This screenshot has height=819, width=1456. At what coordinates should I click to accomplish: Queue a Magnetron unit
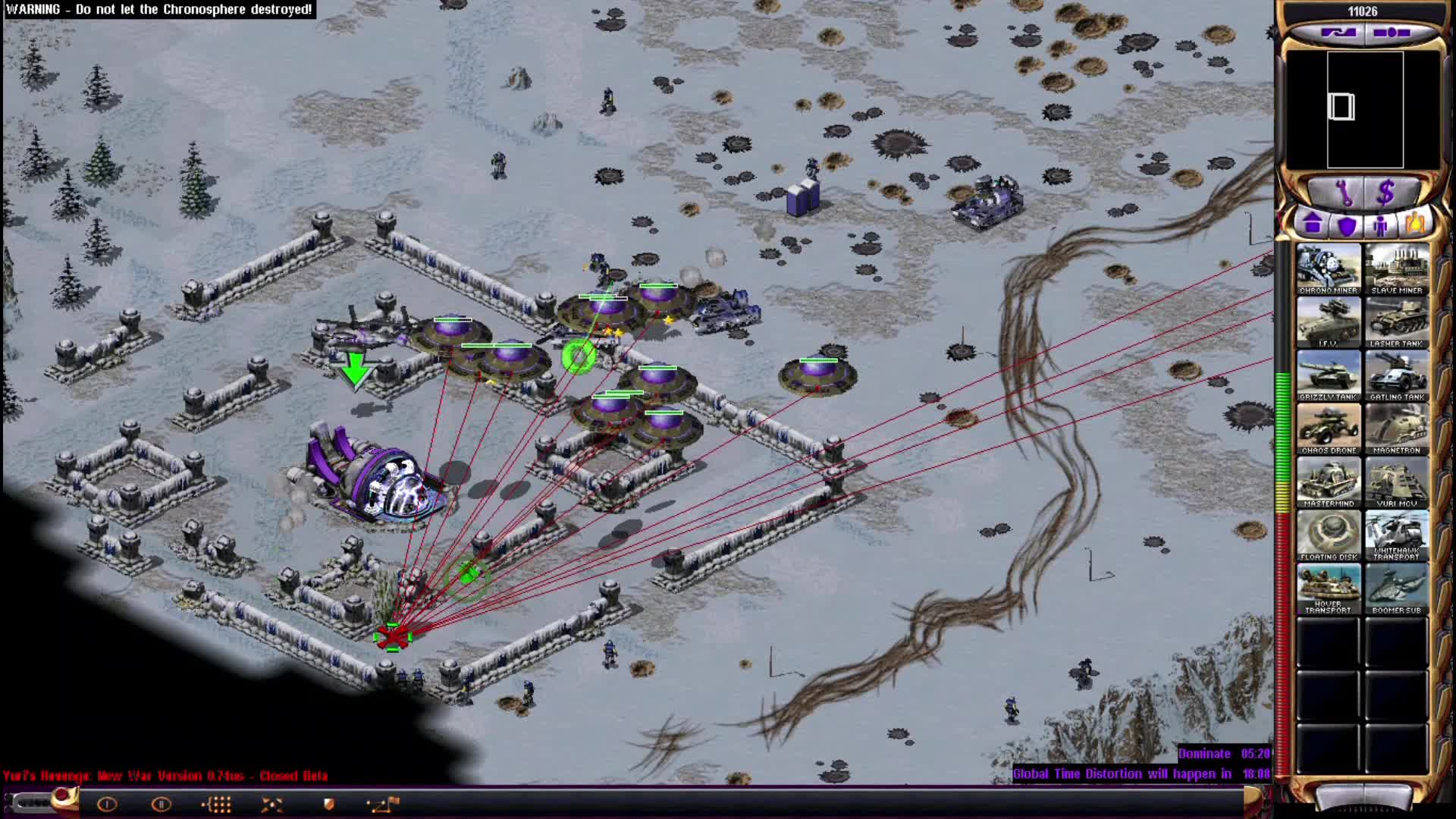tap(1398, 428)
